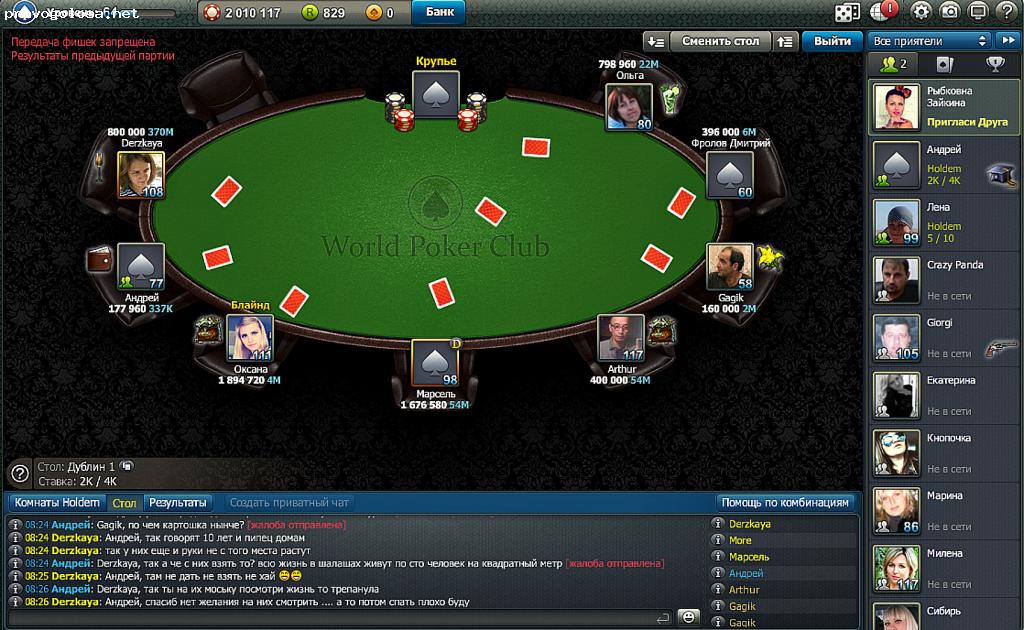The image size is (1024, 630).
Task: Select the playing cards tab in the friends panel
Action: tap(944, 65)
